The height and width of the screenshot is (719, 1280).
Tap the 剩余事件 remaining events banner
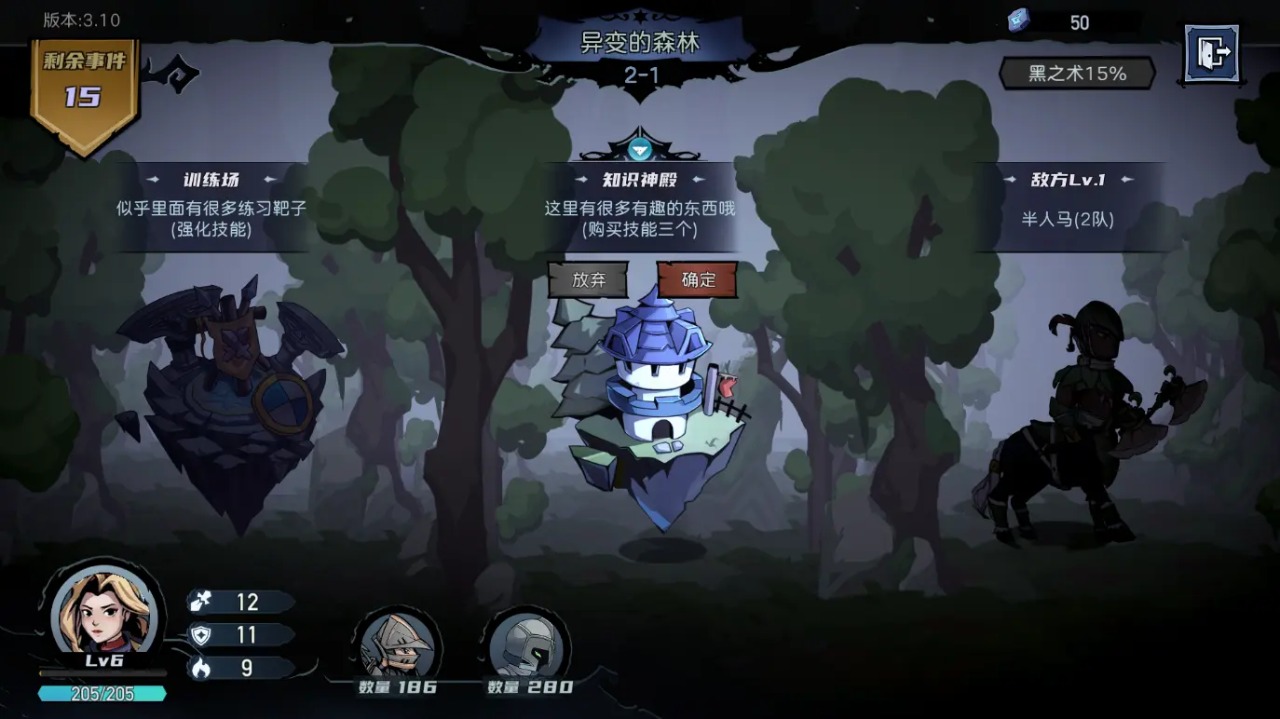pyautogui.click(x=84, y=93)
